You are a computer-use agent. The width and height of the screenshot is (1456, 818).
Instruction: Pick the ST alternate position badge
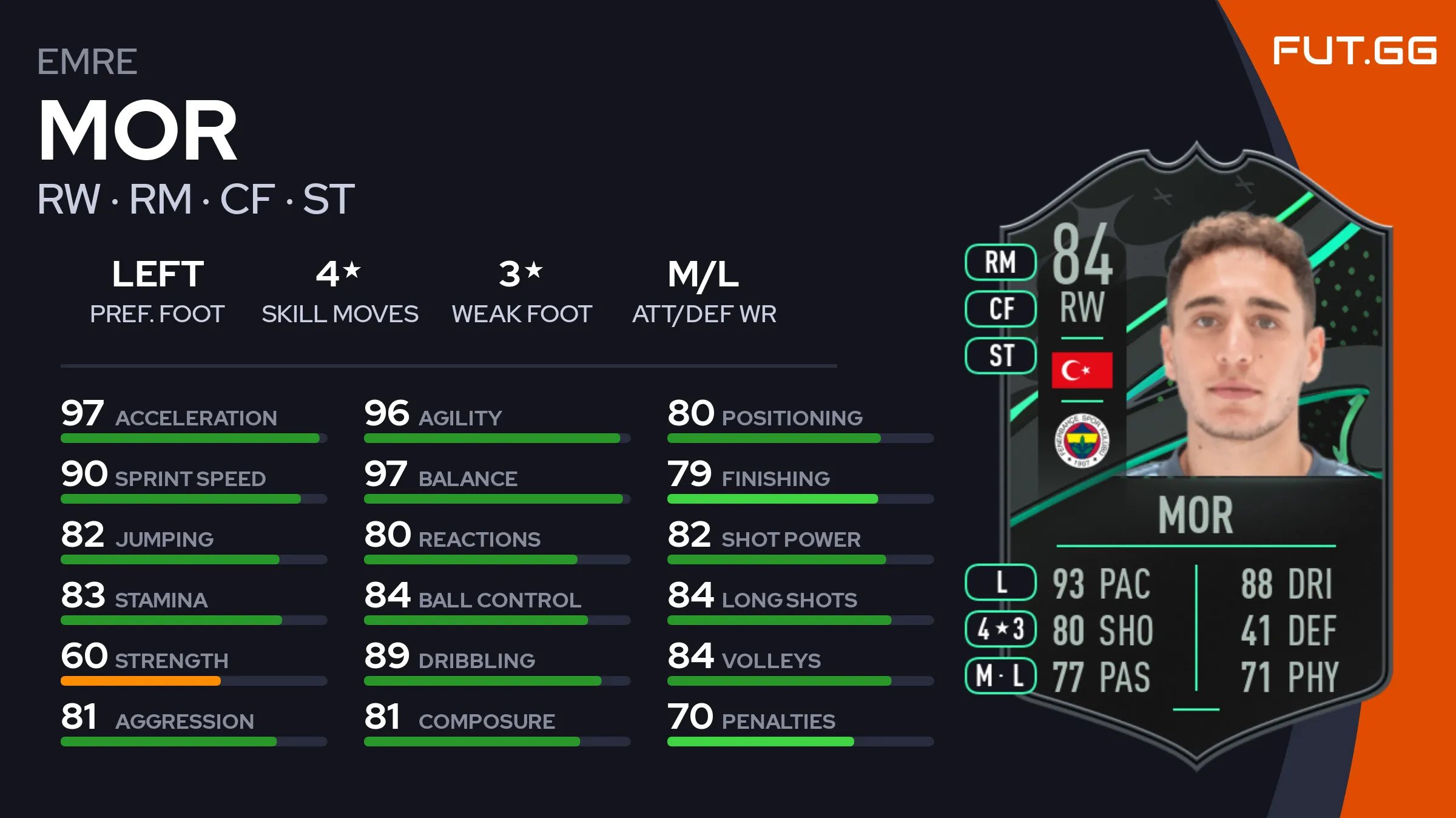point(1000,356)
